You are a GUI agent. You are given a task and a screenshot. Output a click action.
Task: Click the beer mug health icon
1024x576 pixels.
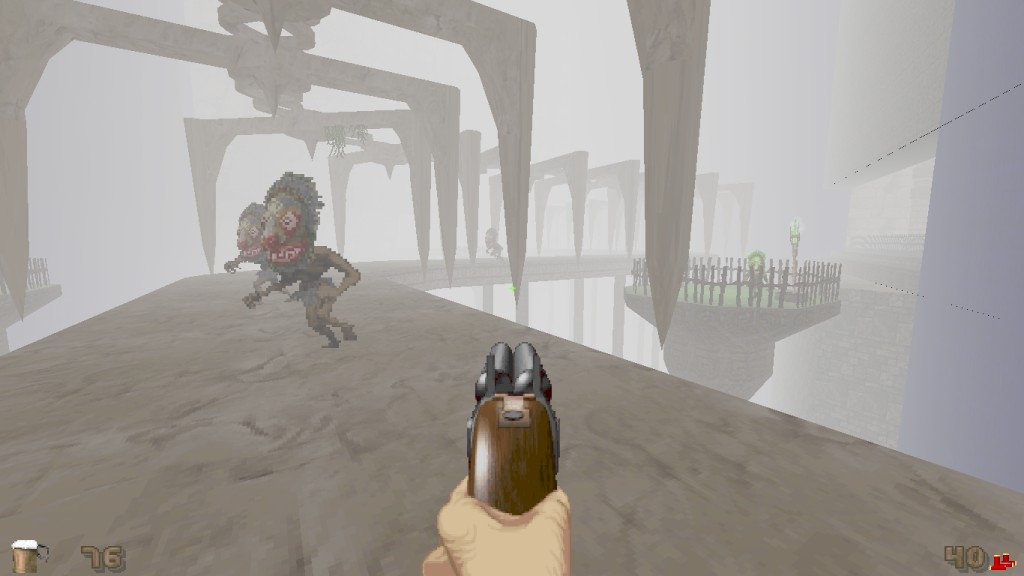click(27, 555)
